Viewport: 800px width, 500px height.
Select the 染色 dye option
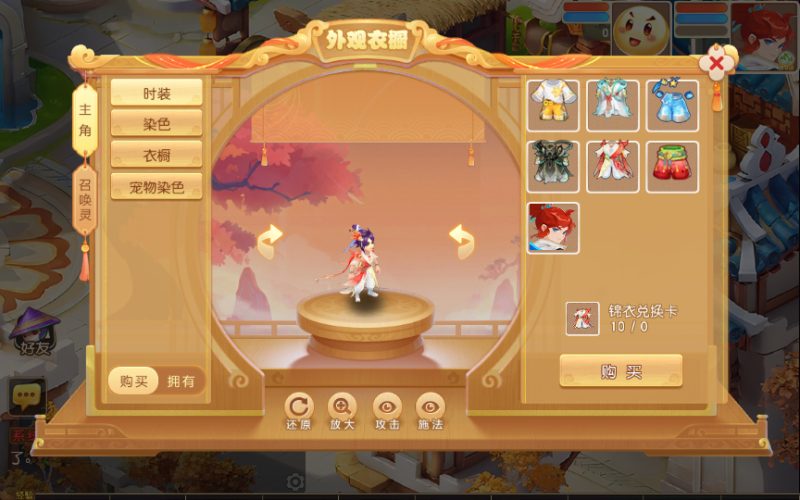click(x=156, y=124)
